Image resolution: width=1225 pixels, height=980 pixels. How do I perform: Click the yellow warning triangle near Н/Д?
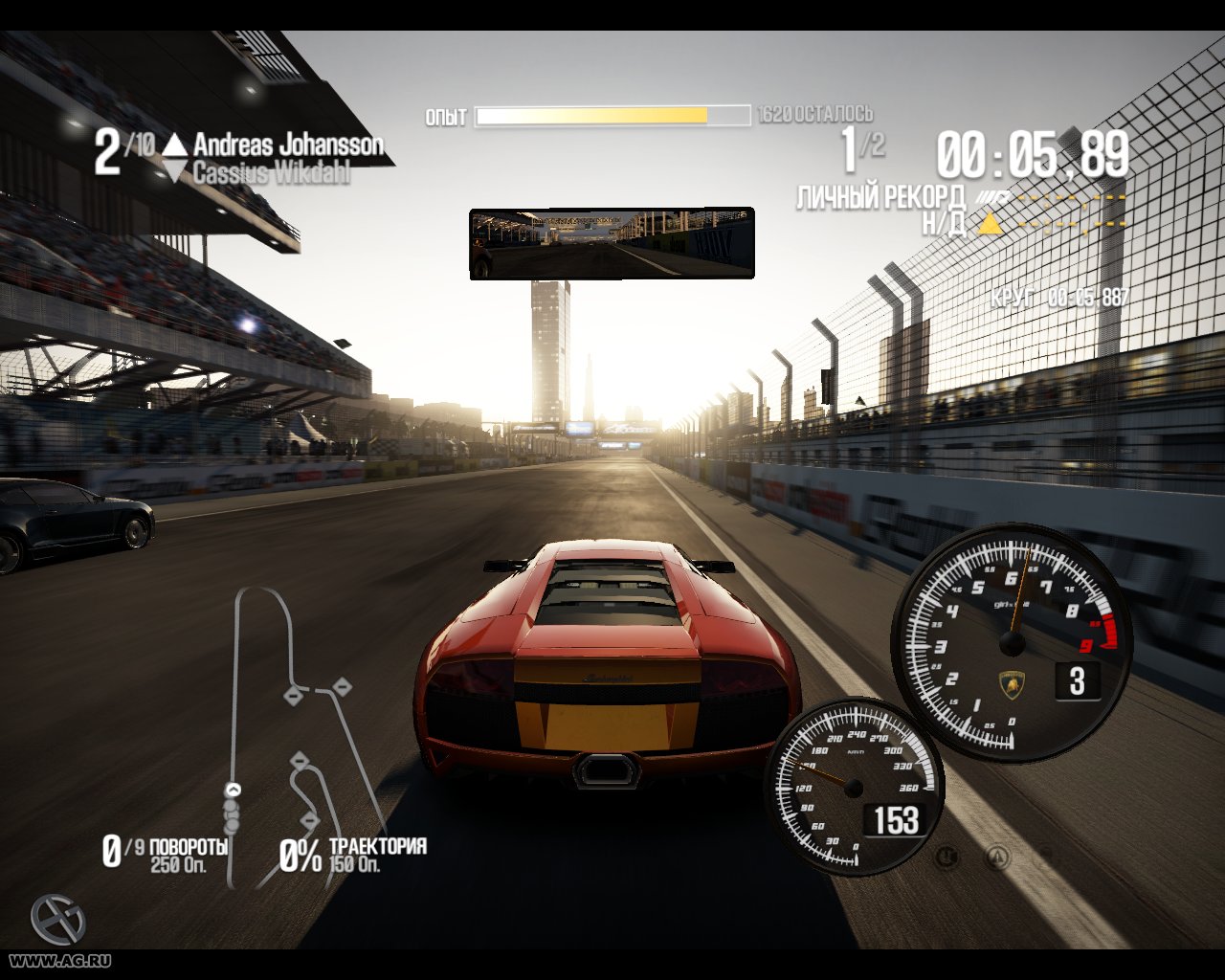point(991,223)
